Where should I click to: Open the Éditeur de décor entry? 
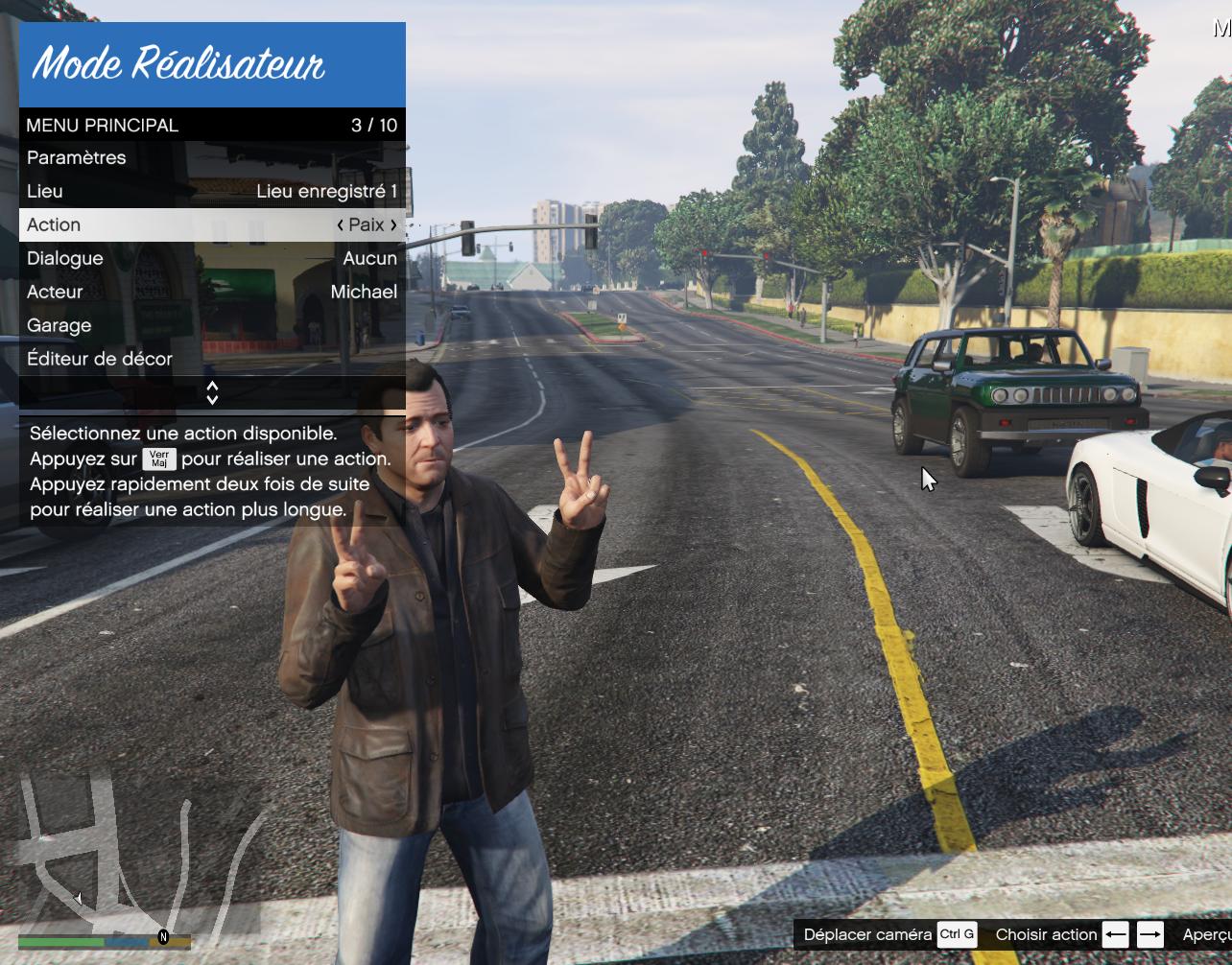click(x=100, y=360)
